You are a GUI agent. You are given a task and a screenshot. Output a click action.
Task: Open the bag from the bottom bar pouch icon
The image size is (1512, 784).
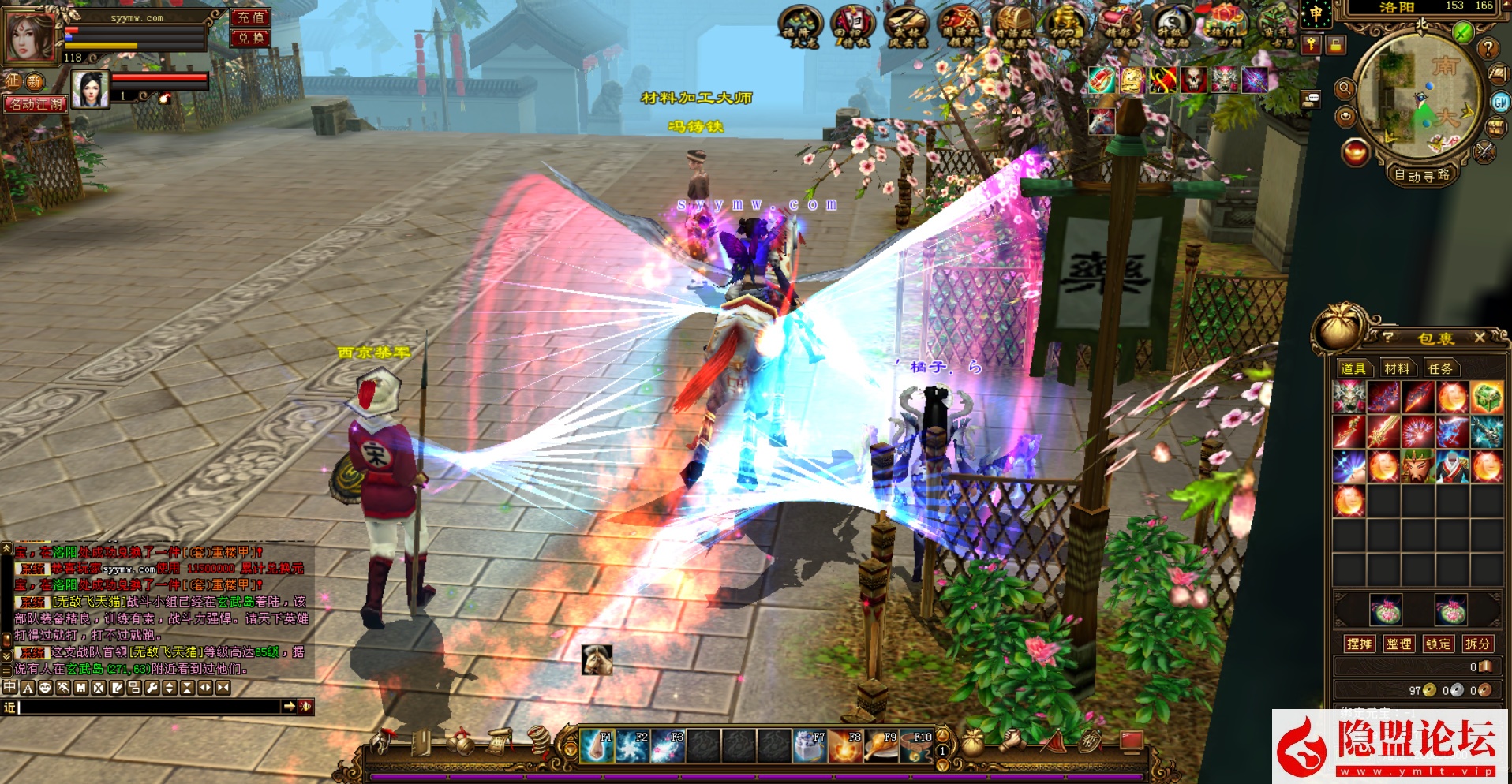pyautogui.click(x=973, y=743)
